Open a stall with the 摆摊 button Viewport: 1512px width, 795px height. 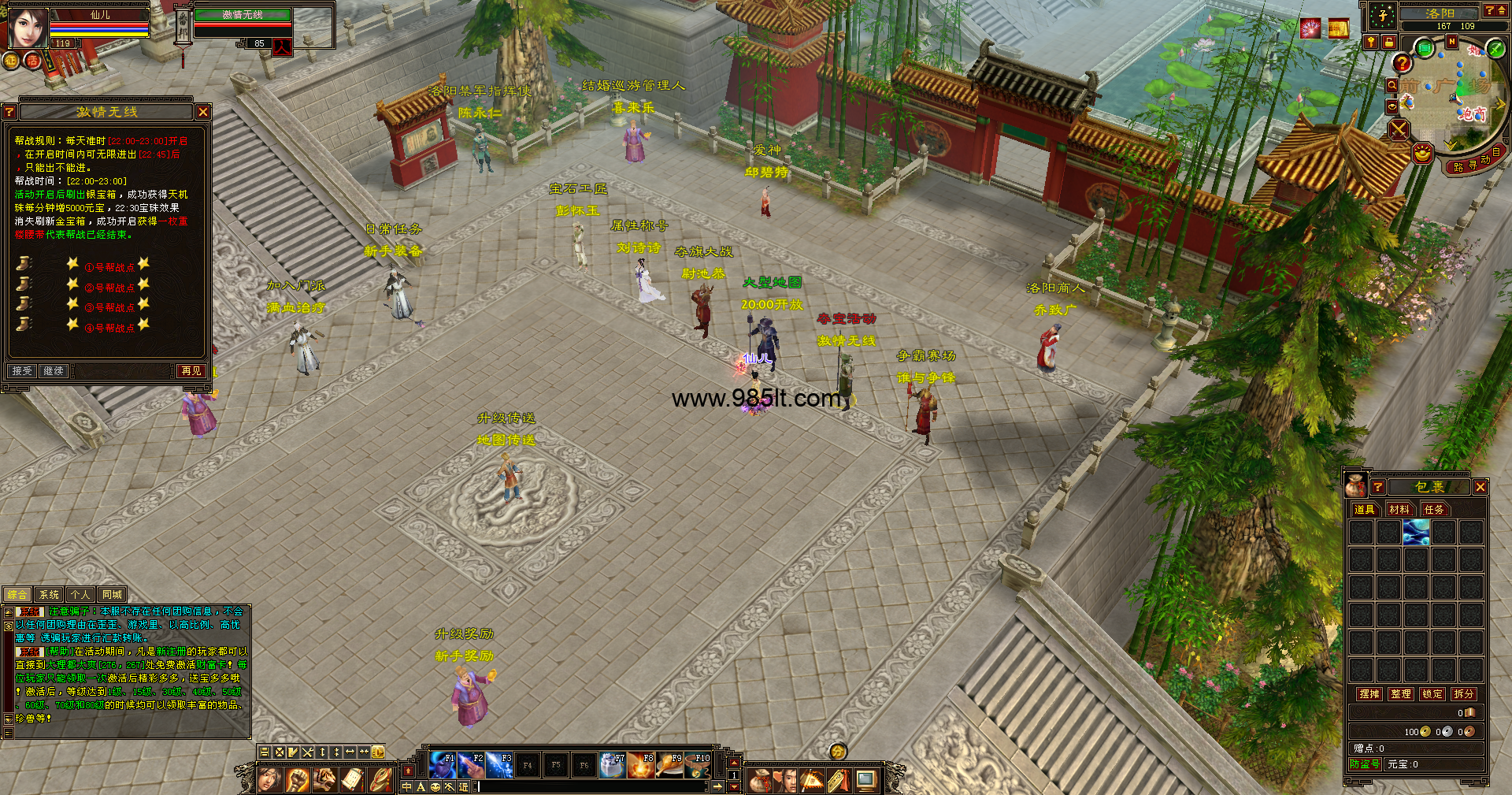[x=1369, y=694]
